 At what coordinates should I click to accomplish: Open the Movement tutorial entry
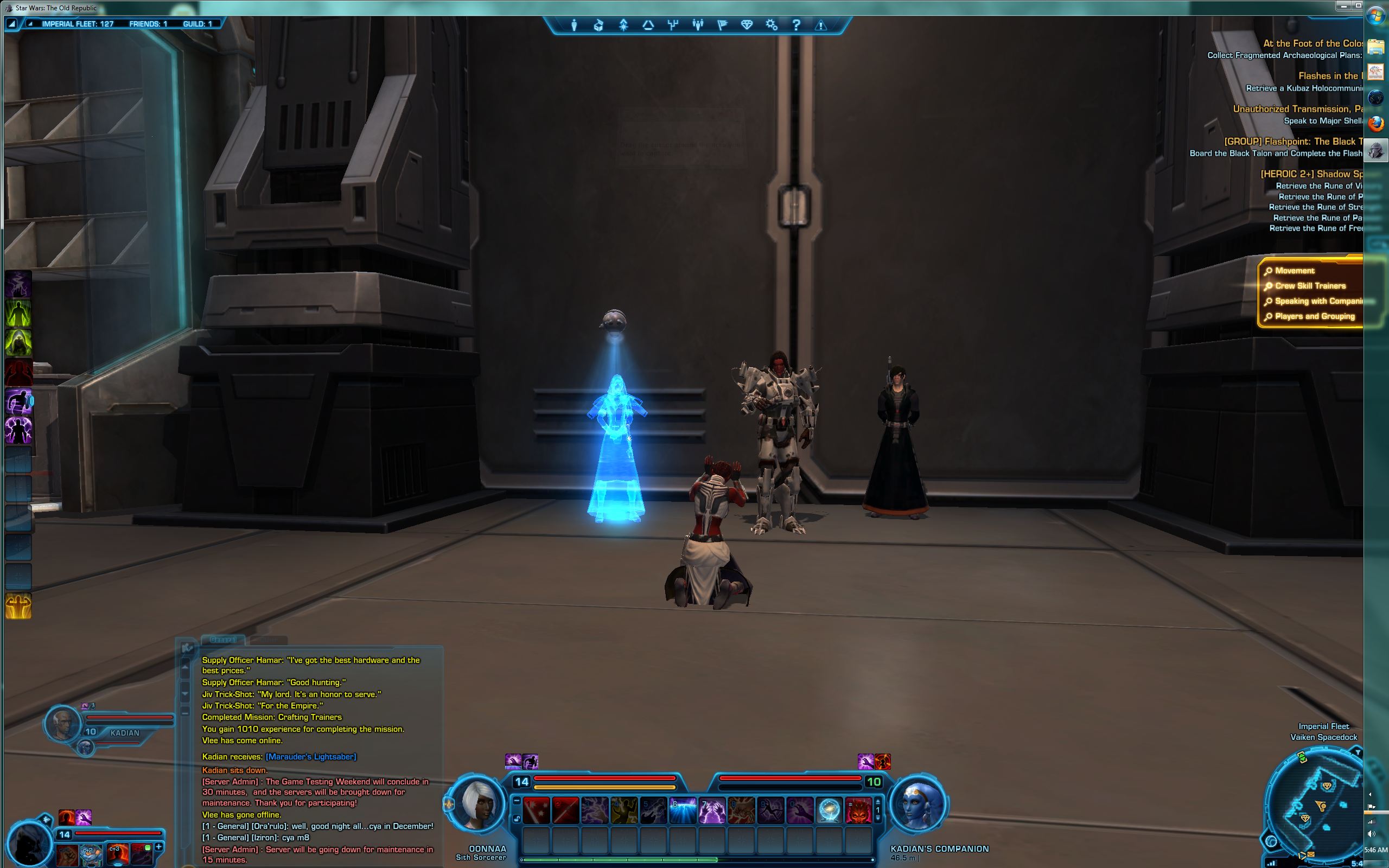click(1294, 271)
